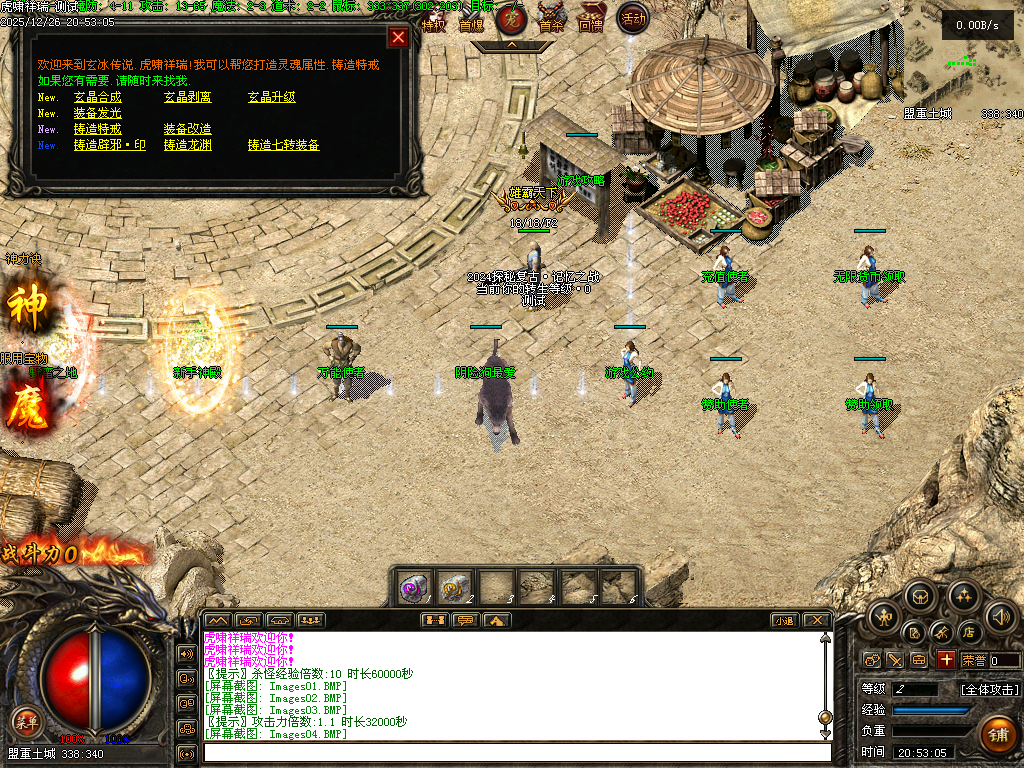Open the 活动 events button

coord(632,18)
